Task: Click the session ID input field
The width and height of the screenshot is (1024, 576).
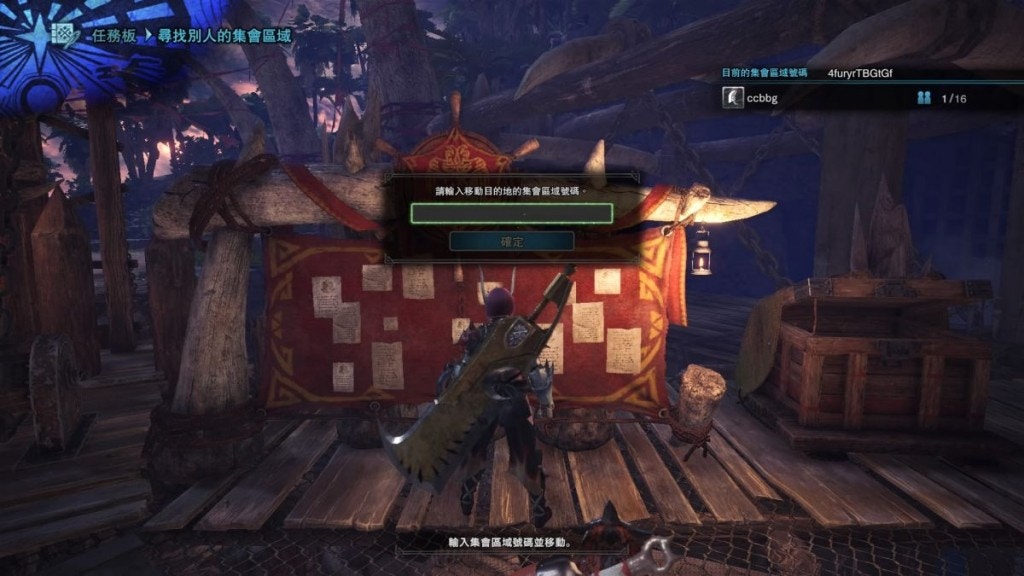Action: click(x=511, y=213)
